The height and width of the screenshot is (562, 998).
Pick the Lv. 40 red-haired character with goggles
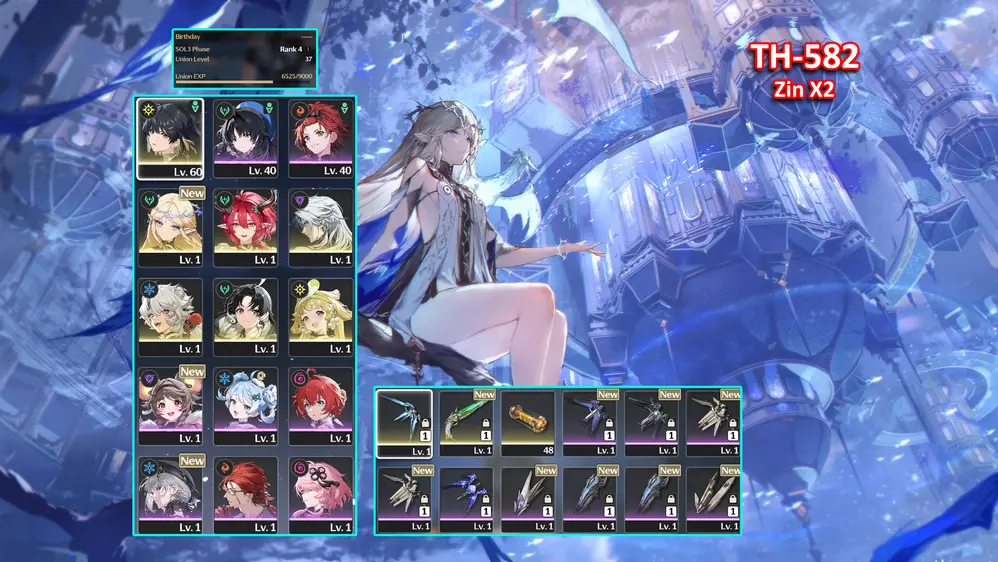(320, 138)
